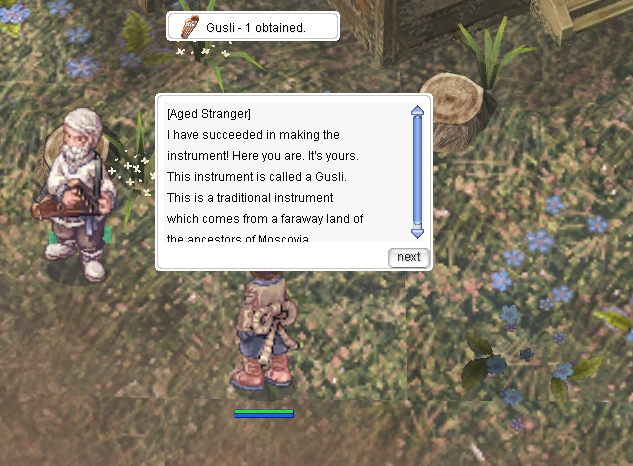
Task: Click the dialogue scrollbar's down arrow
Action: (x=418, y=232)
